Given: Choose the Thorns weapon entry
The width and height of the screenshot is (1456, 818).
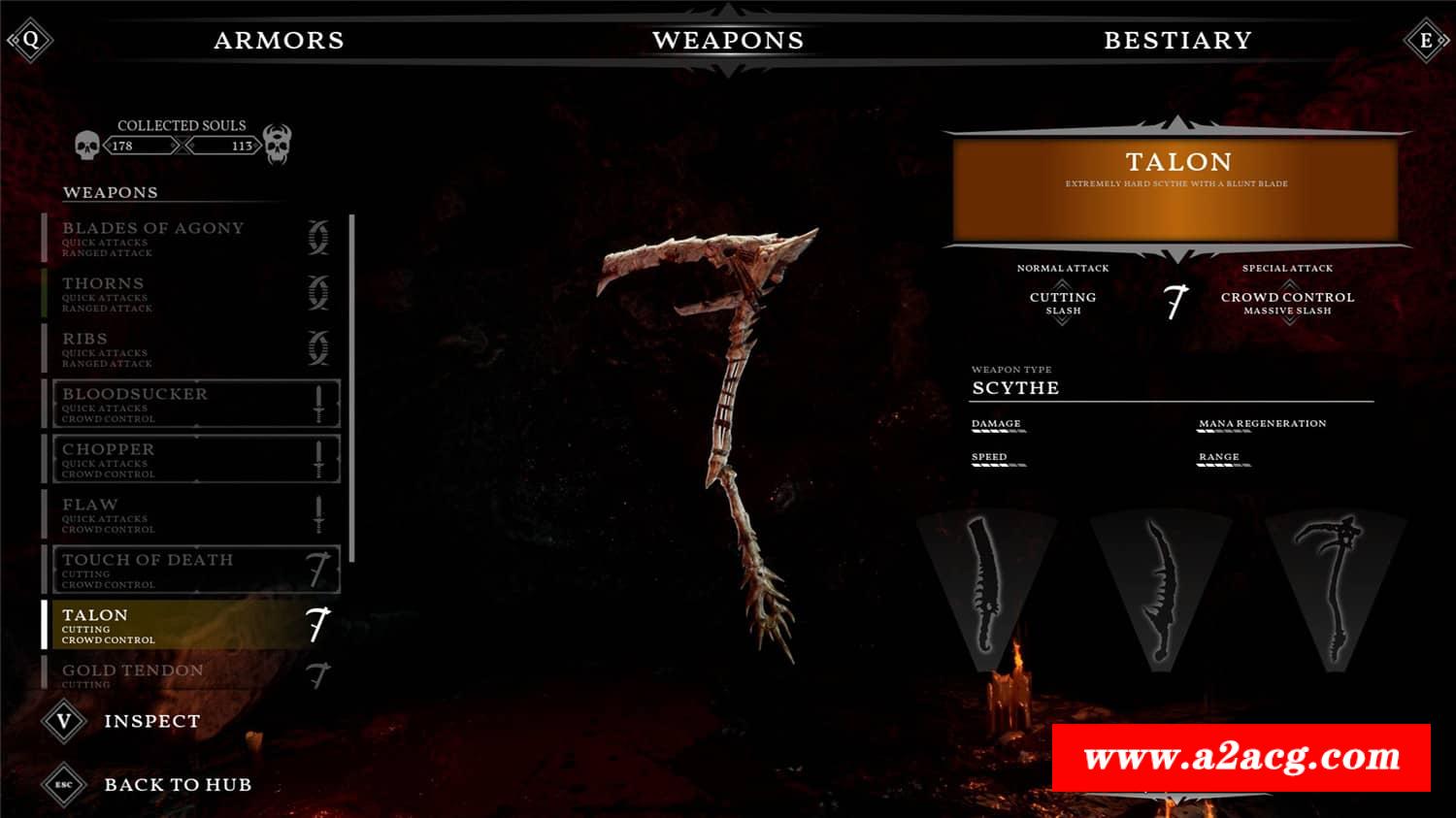Looking at the screenshot, I should click(x=191, y=293).
